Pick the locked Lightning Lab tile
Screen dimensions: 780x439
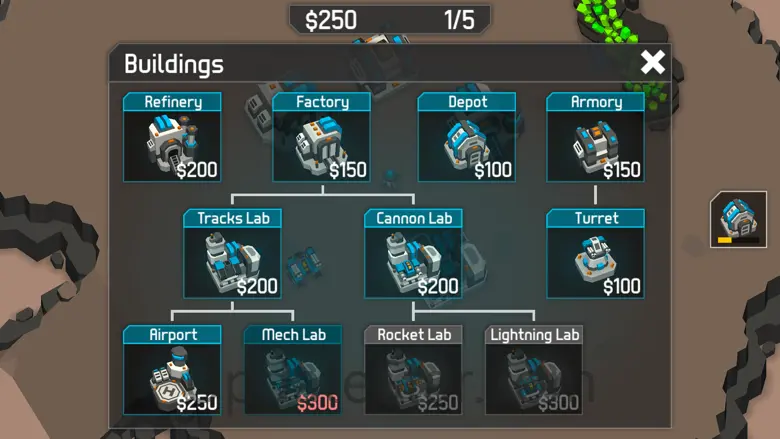coord(535,370)
